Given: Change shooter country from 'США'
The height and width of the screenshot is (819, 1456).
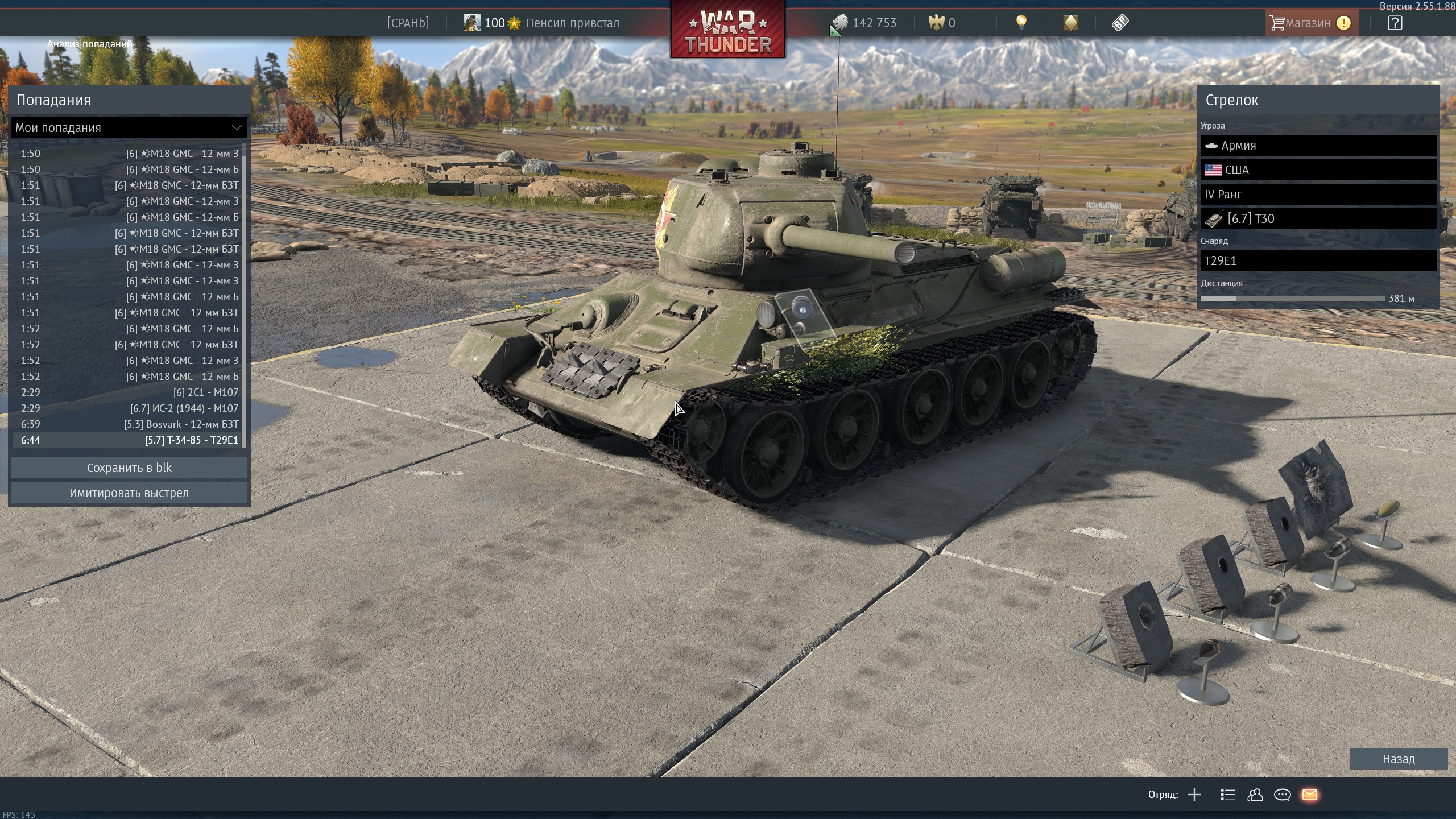Looking at the screenshot, I should (1318, 170).
